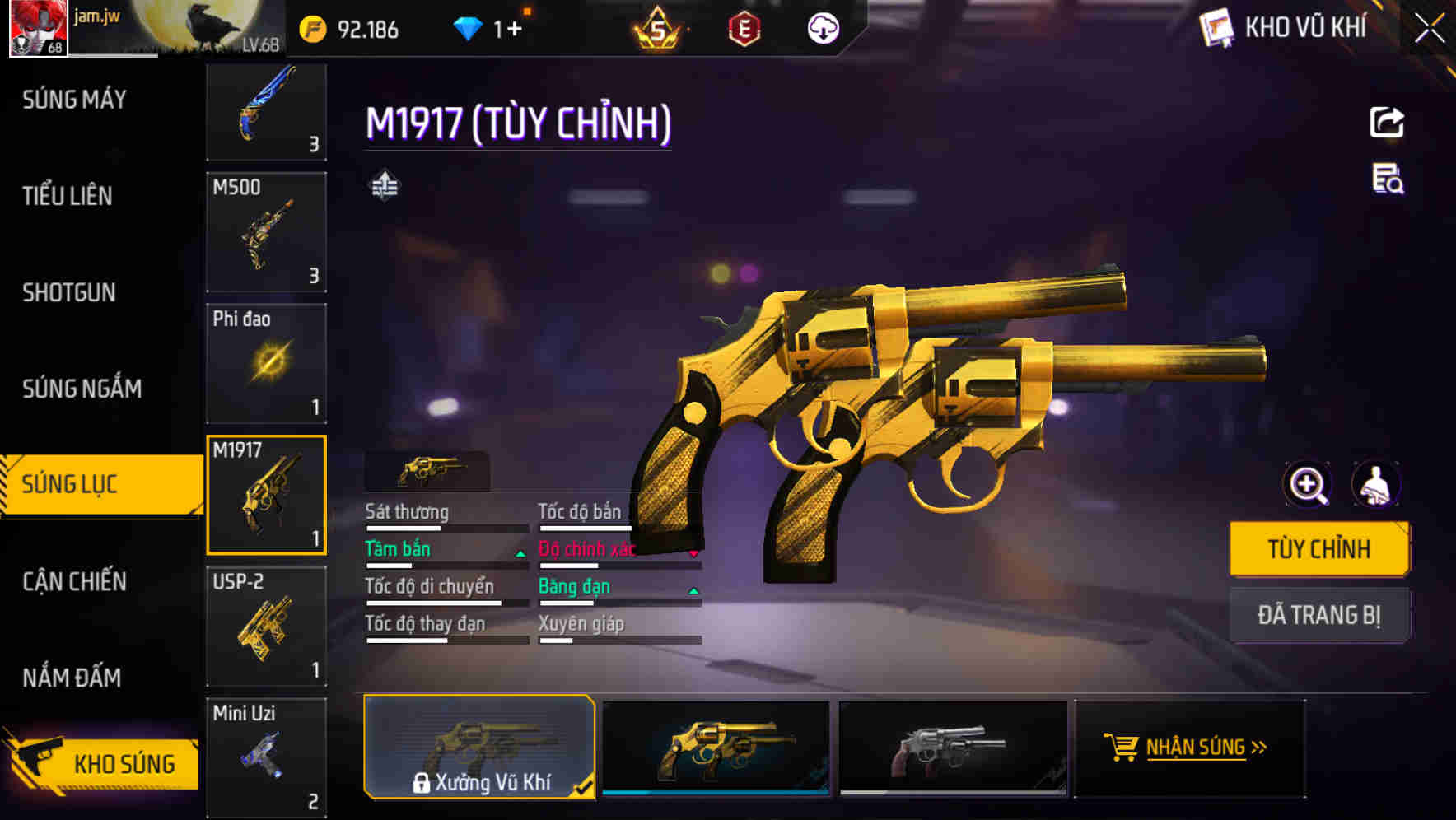Select the Cận Chiến category tab
The width and height of the screenshot is (1456, 820).
tap(74, 581)
